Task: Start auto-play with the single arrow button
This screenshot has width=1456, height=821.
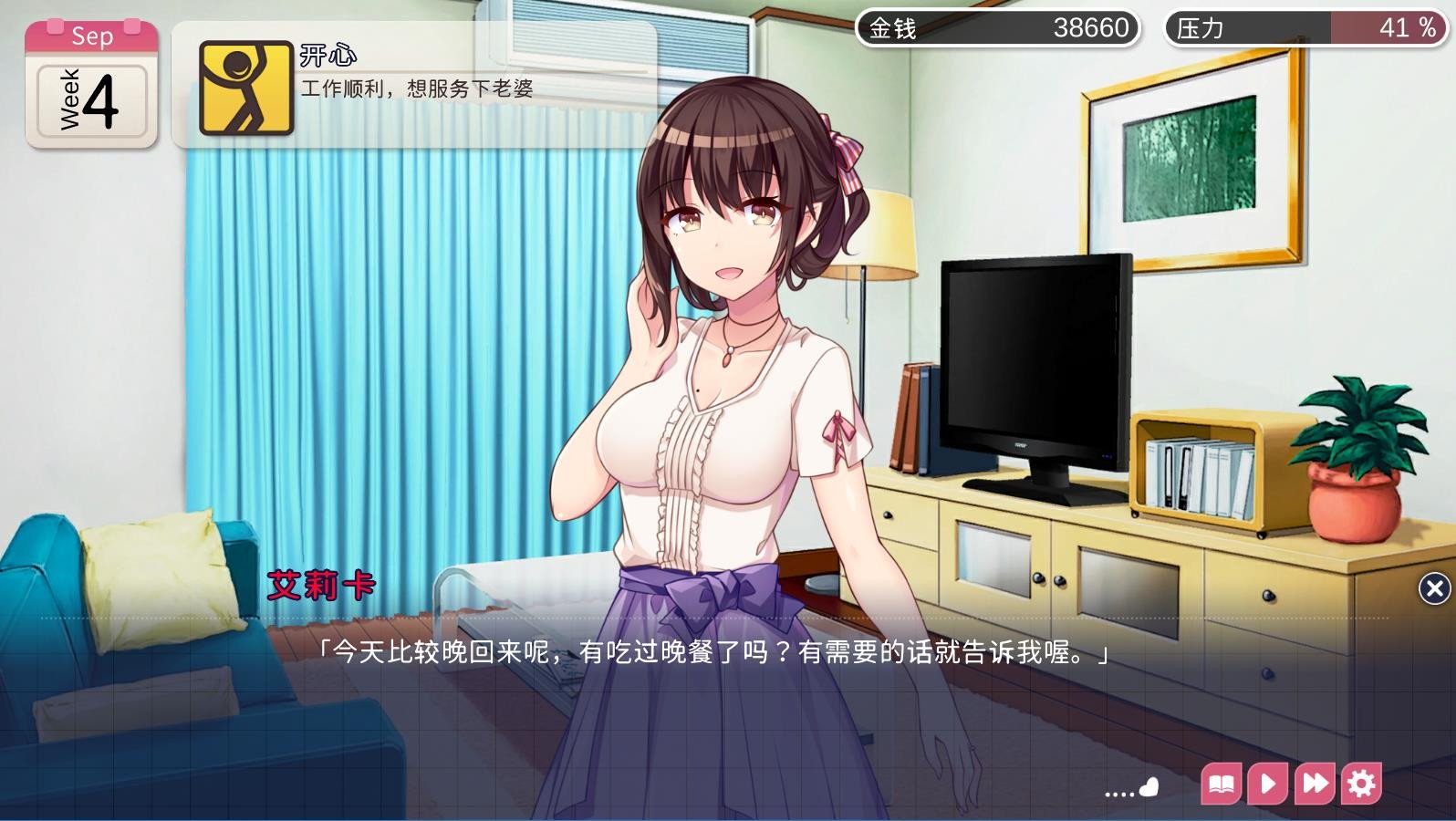Action: [x=1267, y=784]
